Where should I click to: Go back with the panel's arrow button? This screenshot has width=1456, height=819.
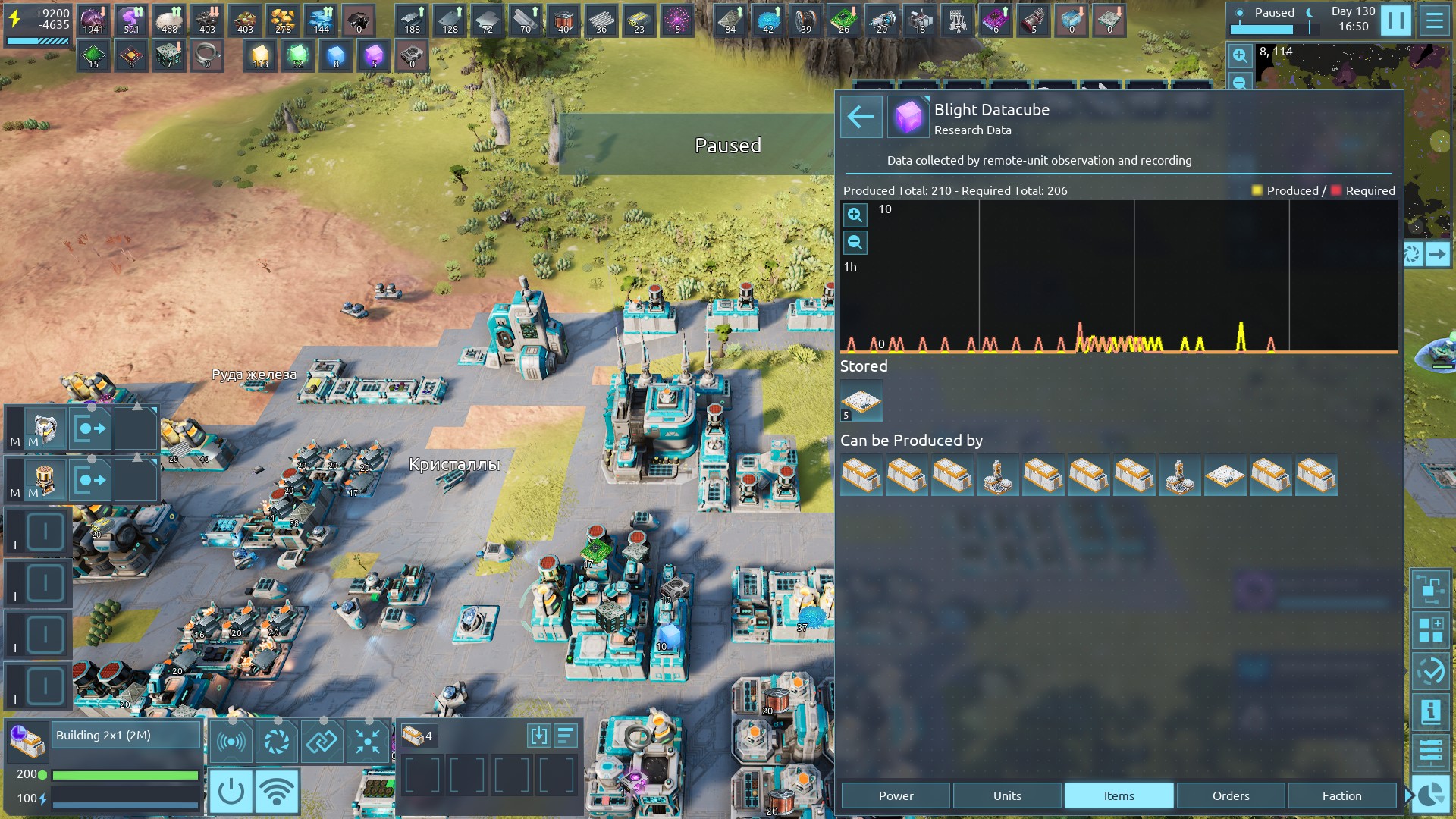pos(861,117)
